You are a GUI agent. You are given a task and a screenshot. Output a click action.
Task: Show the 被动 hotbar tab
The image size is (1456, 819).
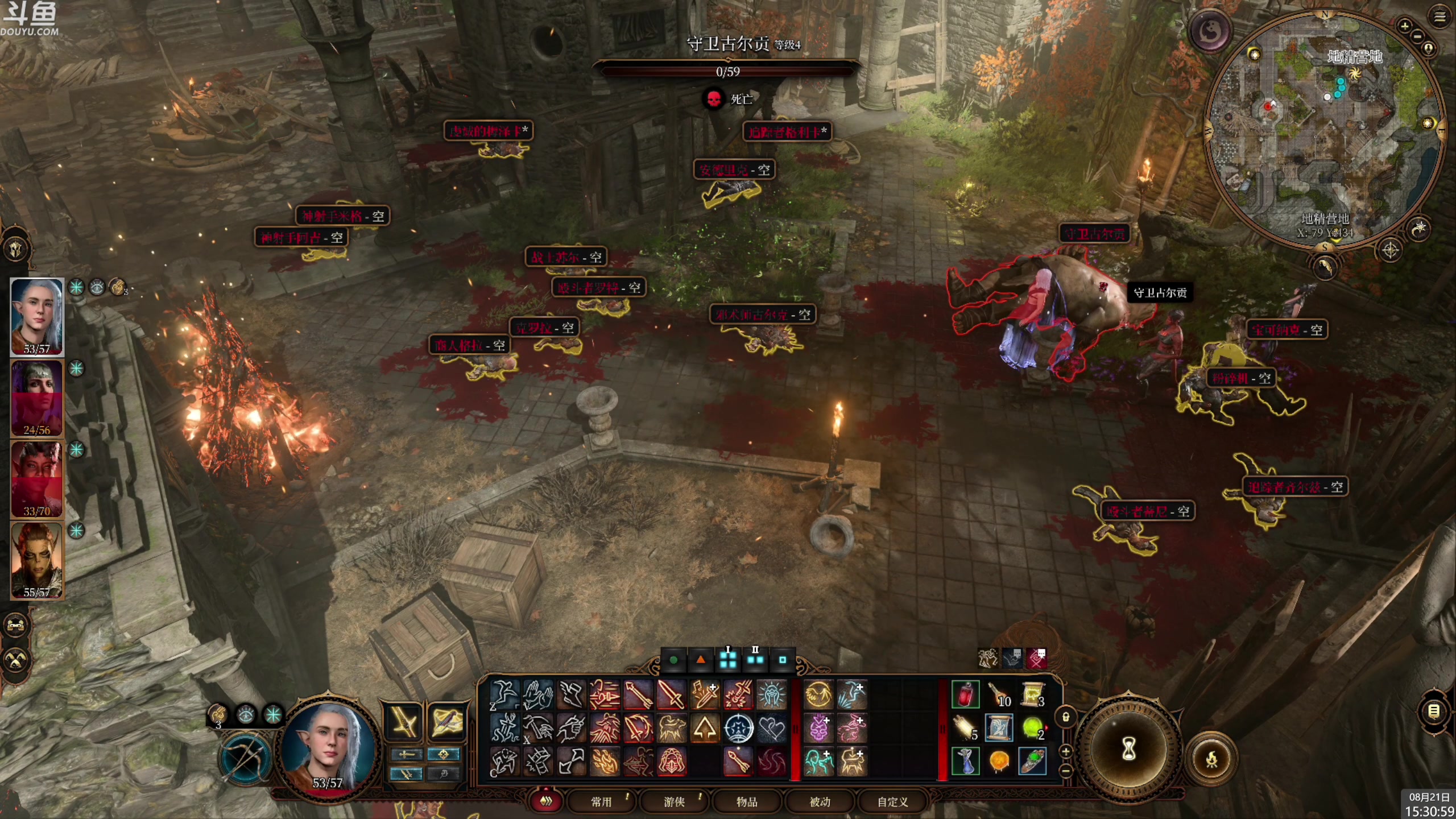click(x=820, y=801)
